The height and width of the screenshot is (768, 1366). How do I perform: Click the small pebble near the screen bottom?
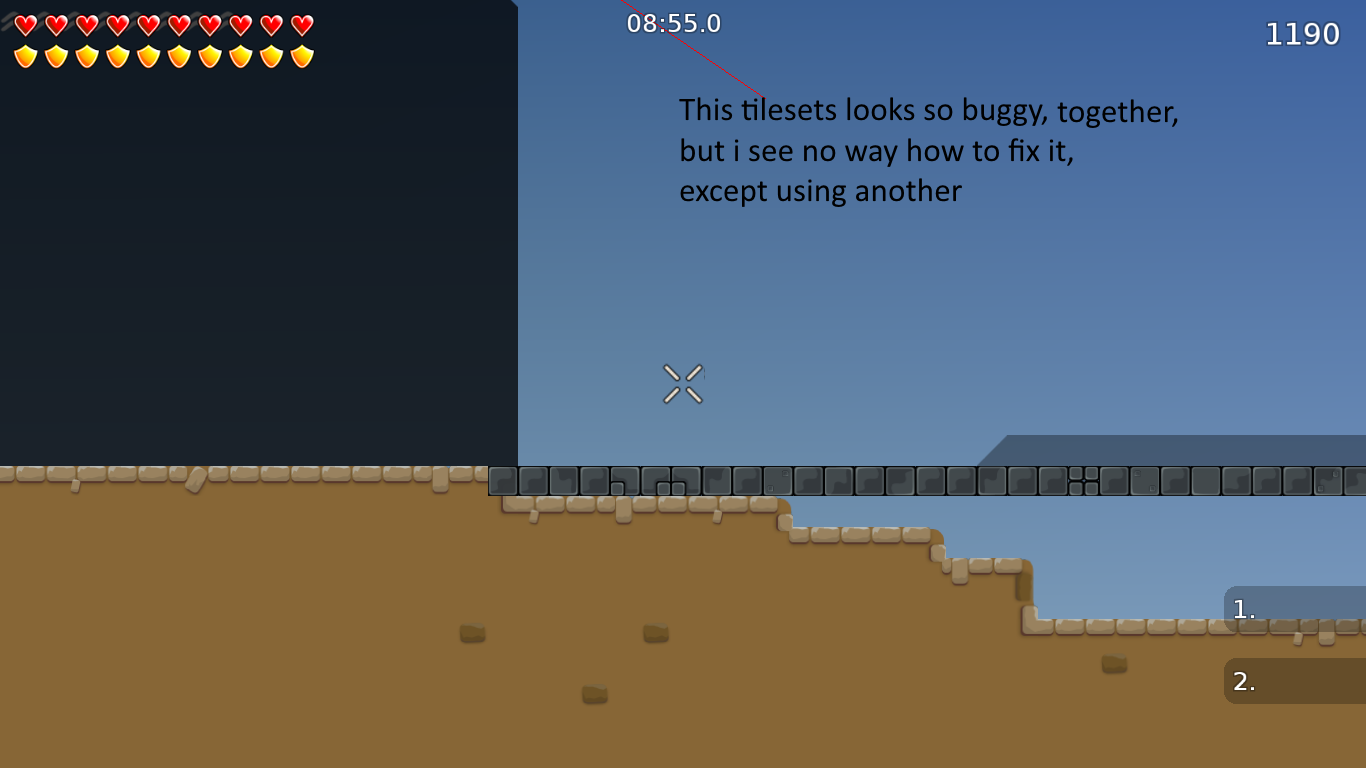click(x=595, y=691)
